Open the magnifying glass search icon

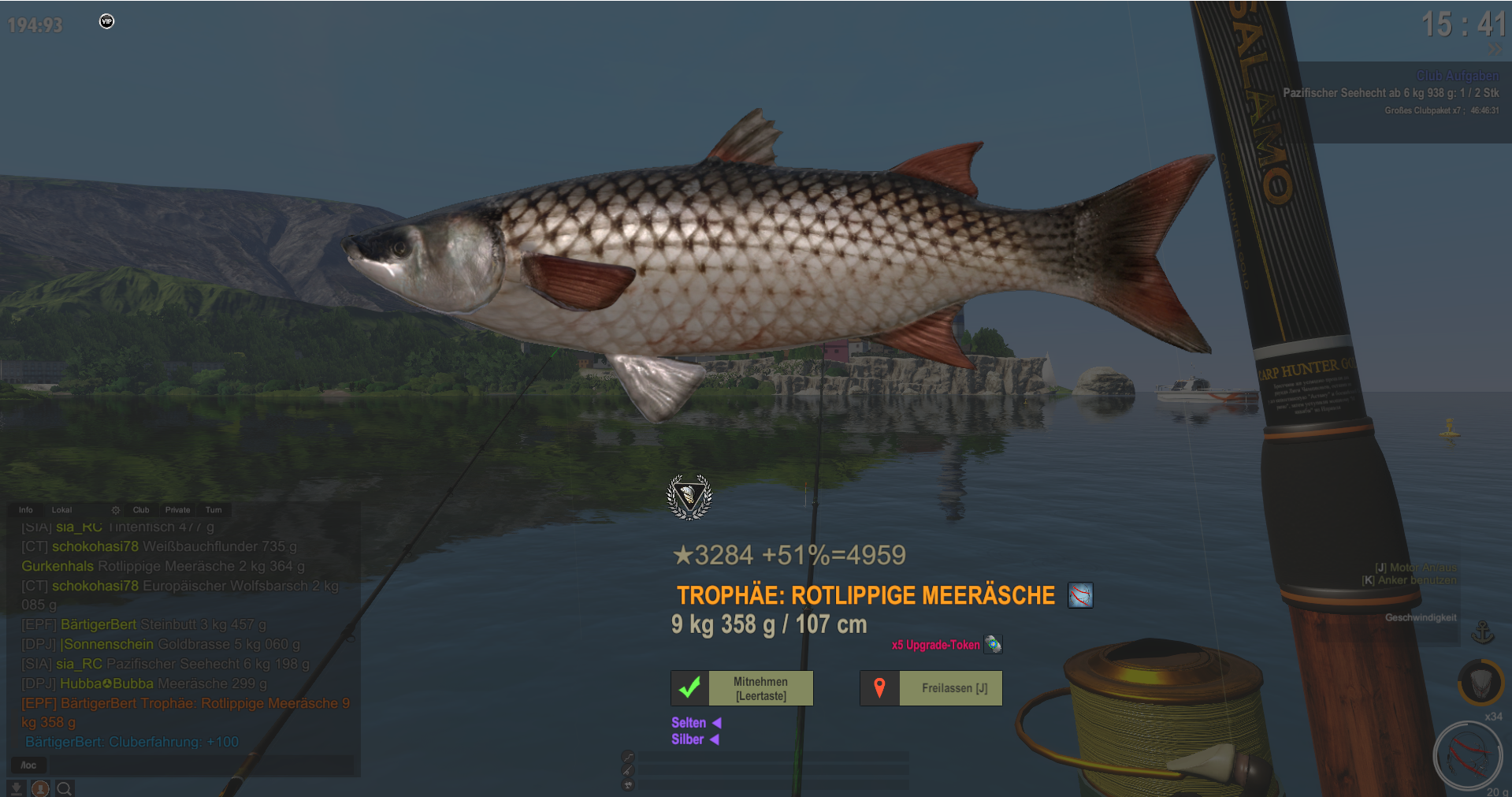click(x=65, y=788)
